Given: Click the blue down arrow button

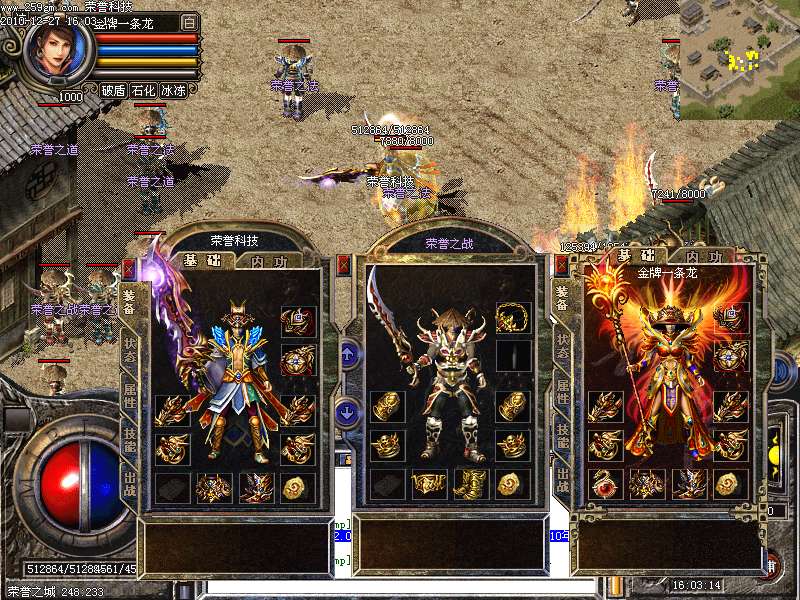Looking at the screenshot, I should pos(348,410).
